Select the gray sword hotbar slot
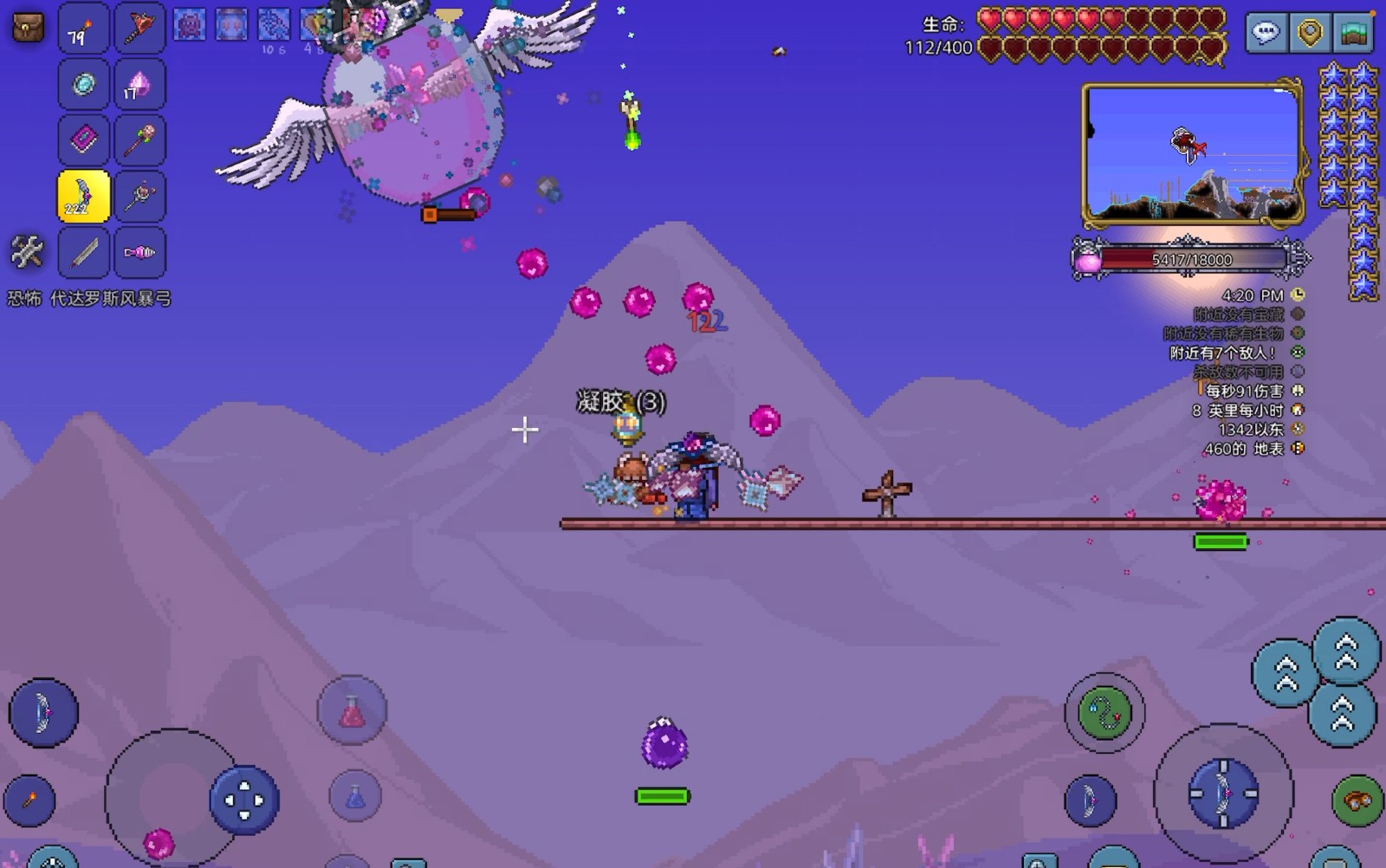Screen dimensions: 1386x868 point(83,252)
